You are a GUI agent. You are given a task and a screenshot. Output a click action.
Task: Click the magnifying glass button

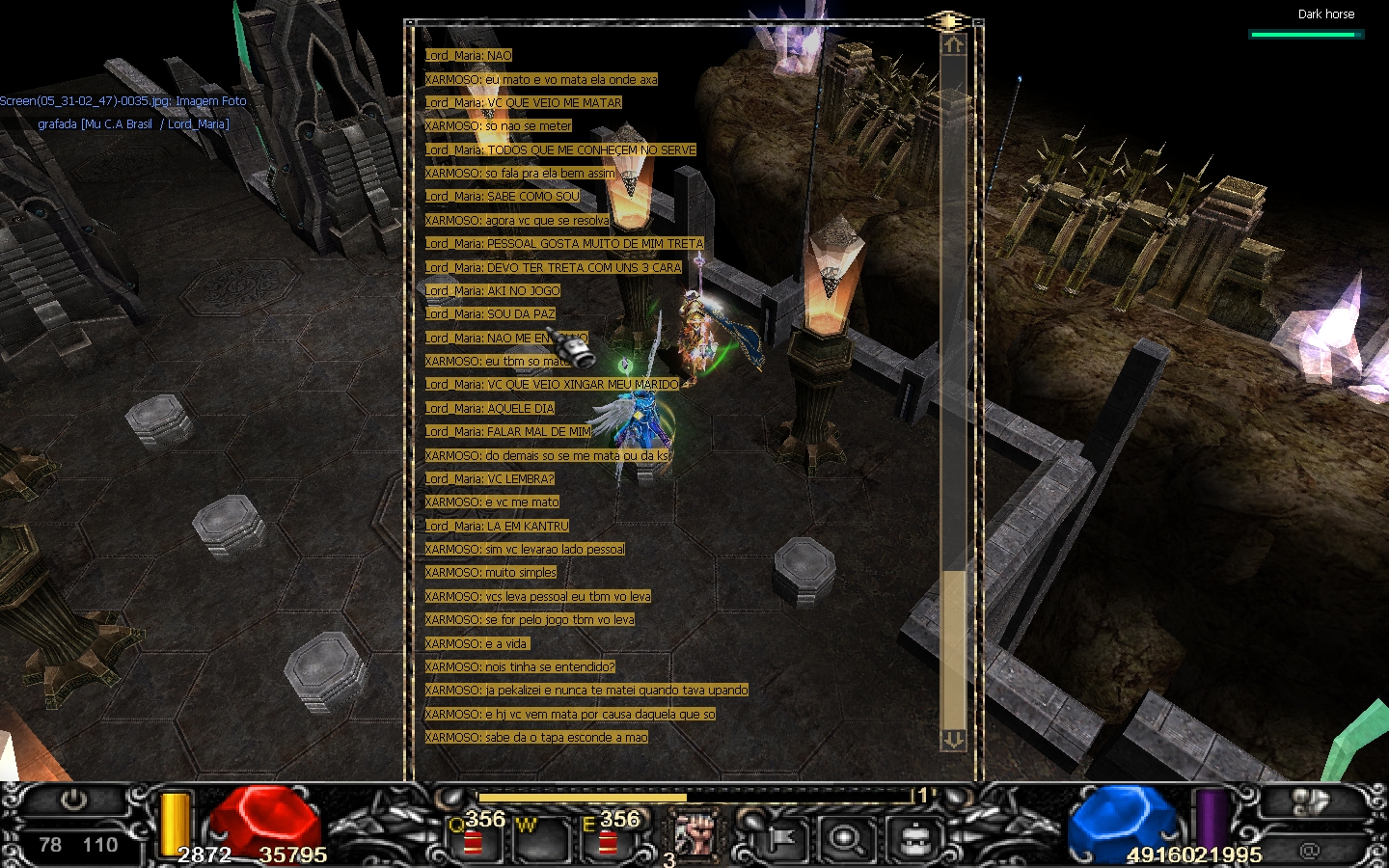coord(847,839)
